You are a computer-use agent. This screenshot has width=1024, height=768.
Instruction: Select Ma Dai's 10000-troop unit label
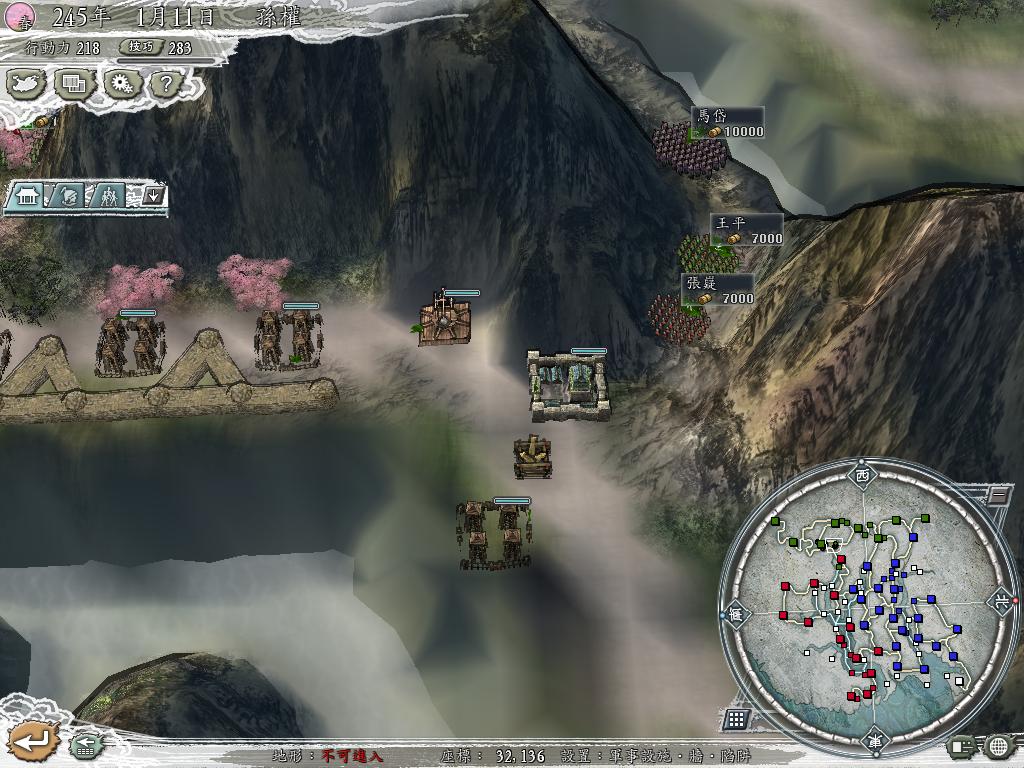coord(728,124)
